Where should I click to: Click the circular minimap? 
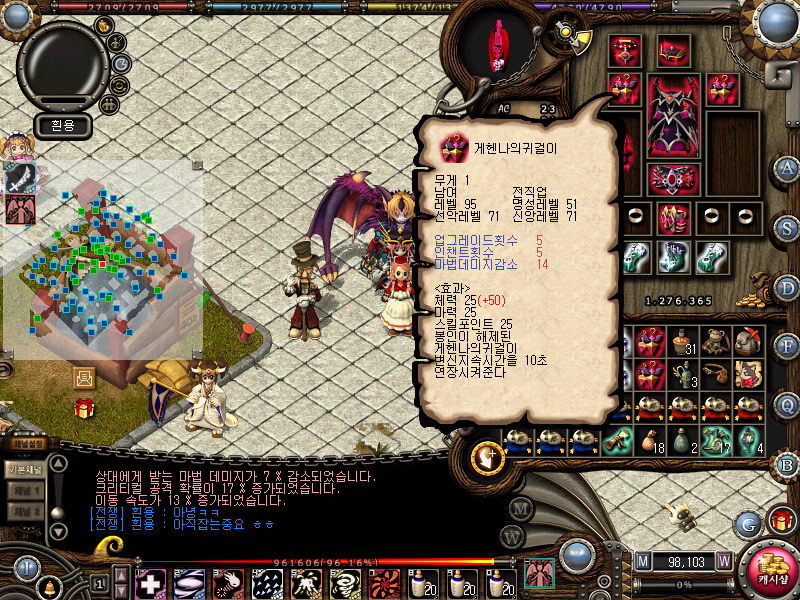point(61,61)
